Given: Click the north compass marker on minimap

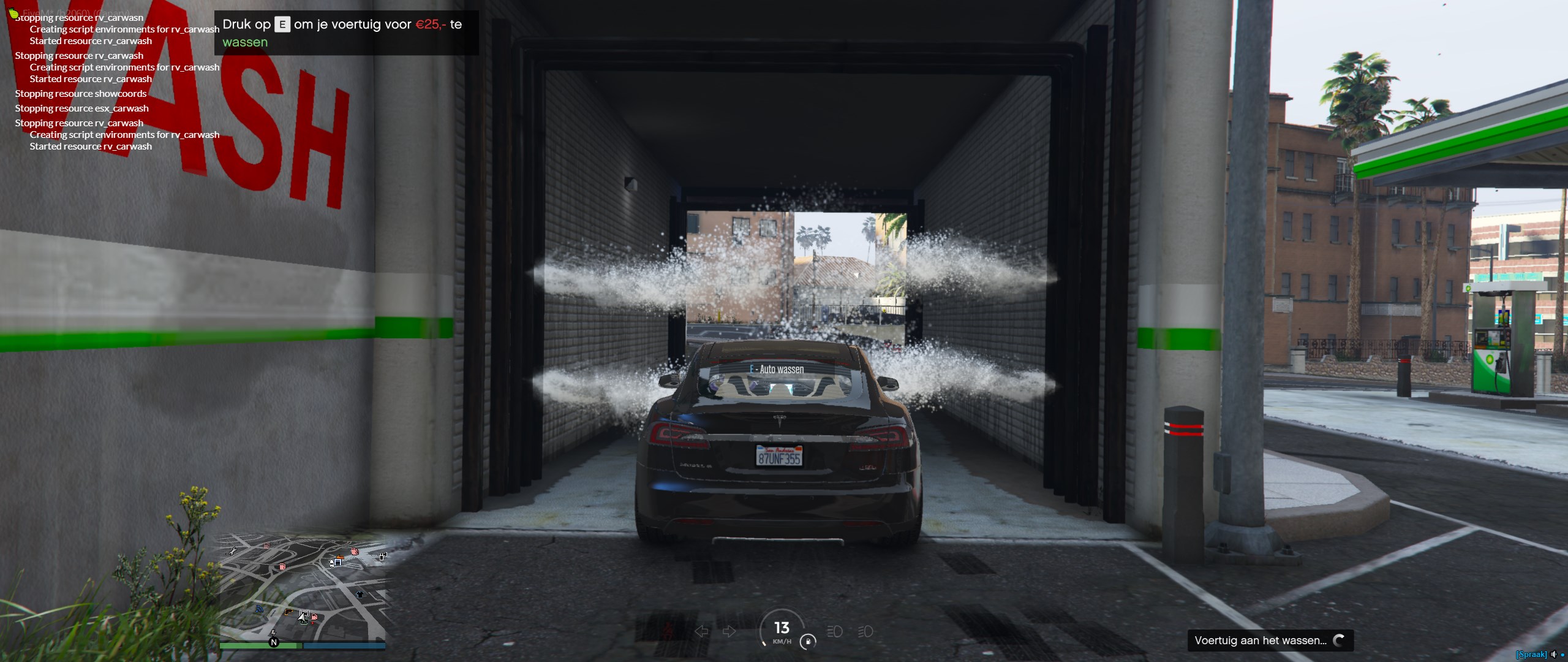Looking at the screenshot, I should [274, 642].
